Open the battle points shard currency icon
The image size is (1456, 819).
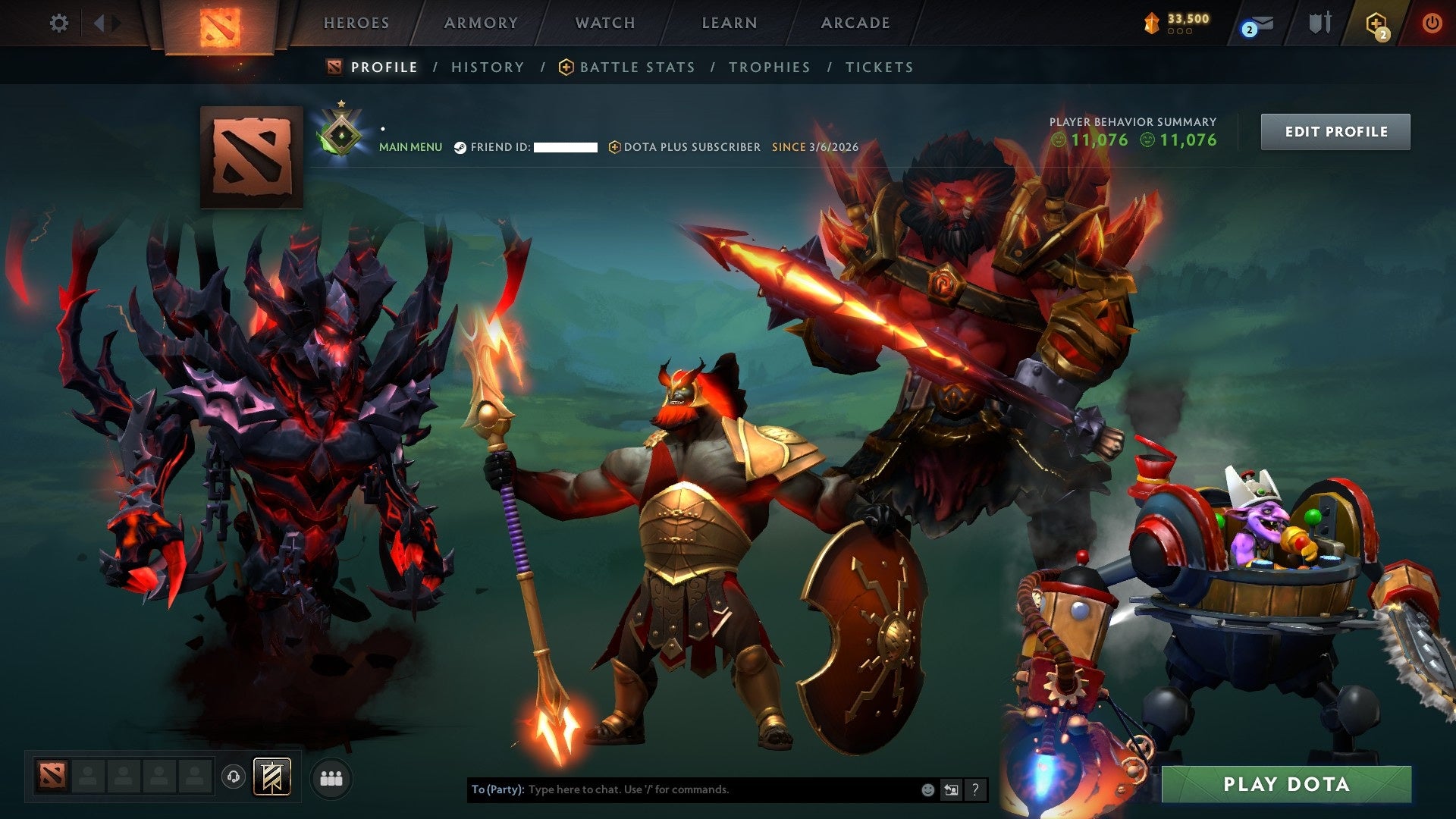coord(1152,23)
